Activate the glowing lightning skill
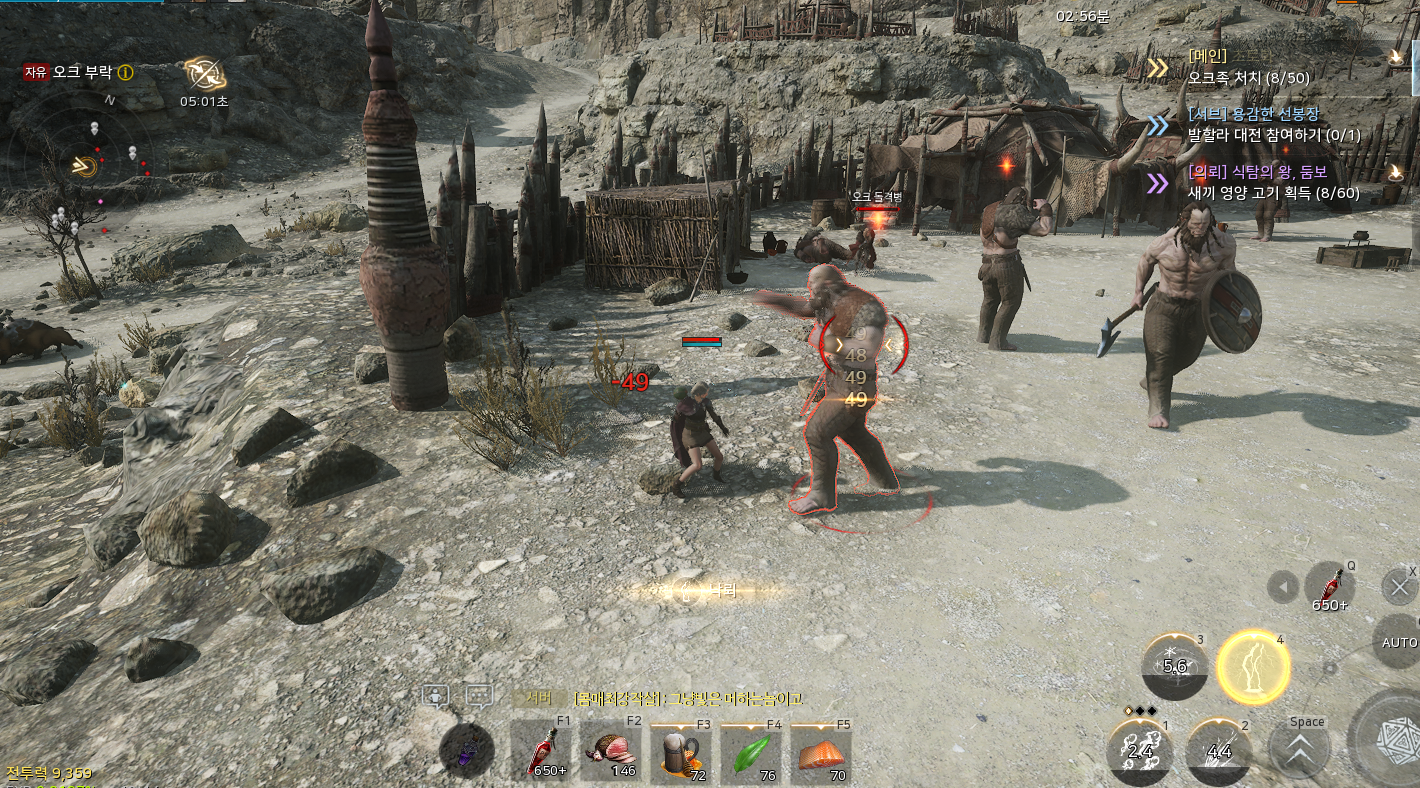 click(x=1253, y=667)
